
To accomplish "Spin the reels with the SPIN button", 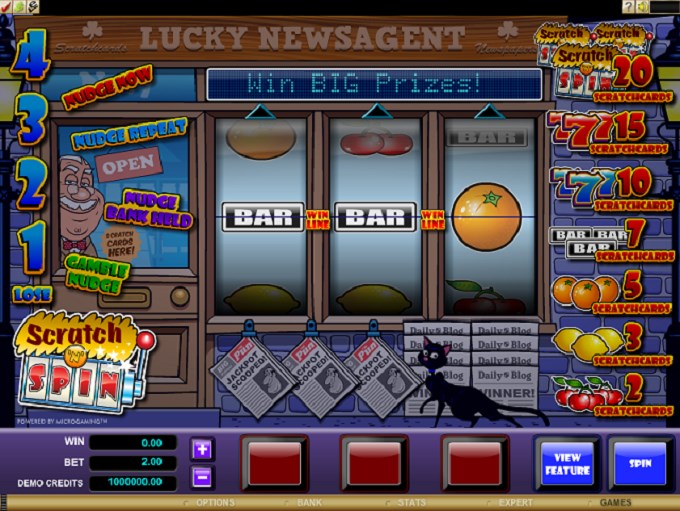I will 639,464.
